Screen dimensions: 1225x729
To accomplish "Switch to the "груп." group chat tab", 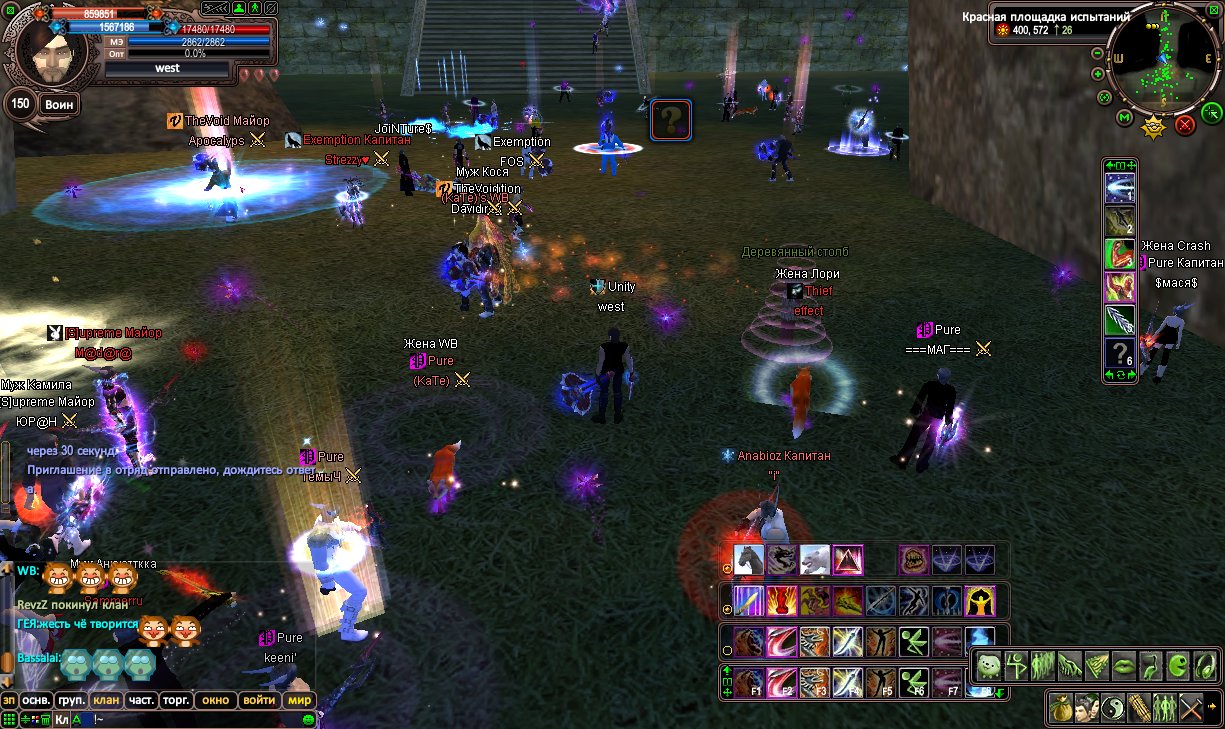I will pyautogui.click(x=70, y=700).
